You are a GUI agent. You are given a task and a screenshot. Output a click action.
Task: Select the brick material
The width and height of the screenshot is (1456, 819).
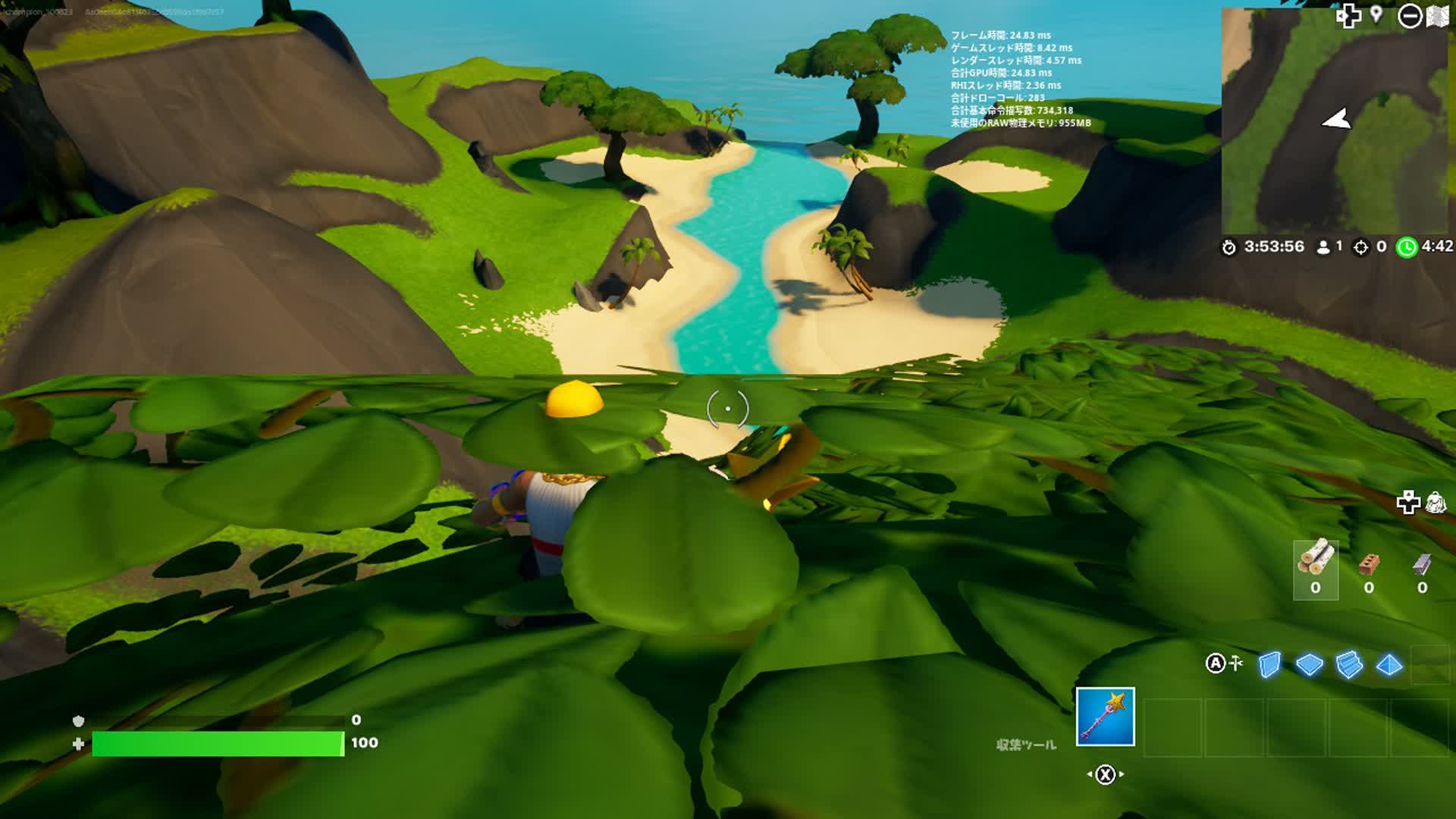(x=1368, y=570)
